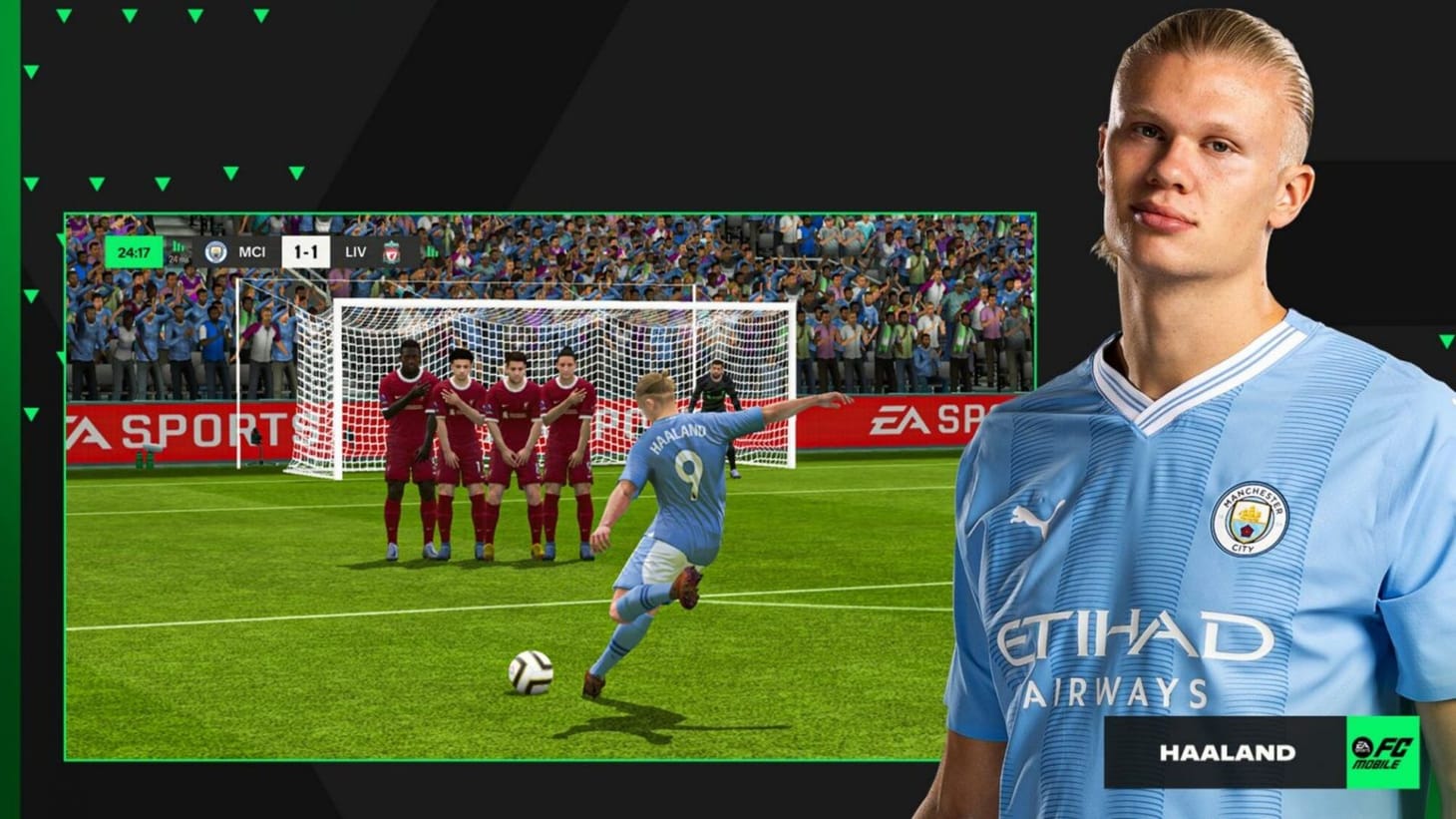Click the Manchester City crest on the scoreboard
Screen dimensions: 1456x819
[x=215, y=252]
